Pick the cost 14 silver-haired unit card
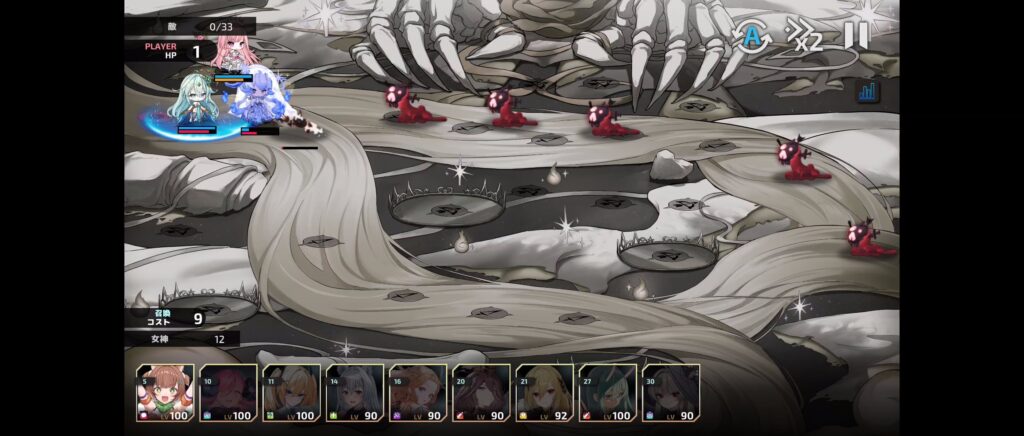The image size is (1024, 436). point(354,393)
